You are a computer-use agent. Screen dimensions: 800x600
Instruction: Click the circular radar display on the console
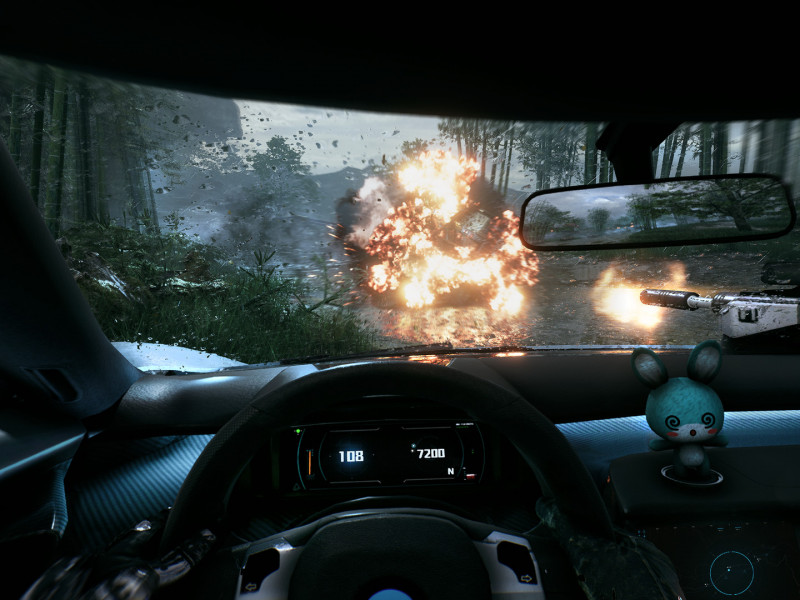[x=731, y=571]
